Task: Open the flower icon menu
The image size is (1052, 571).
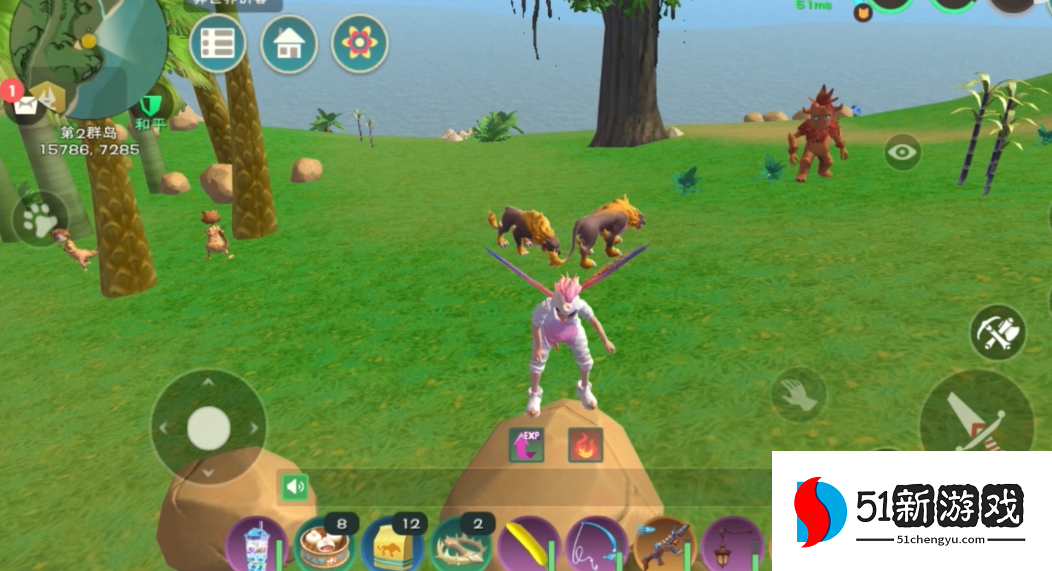Action: coord(360,44)
